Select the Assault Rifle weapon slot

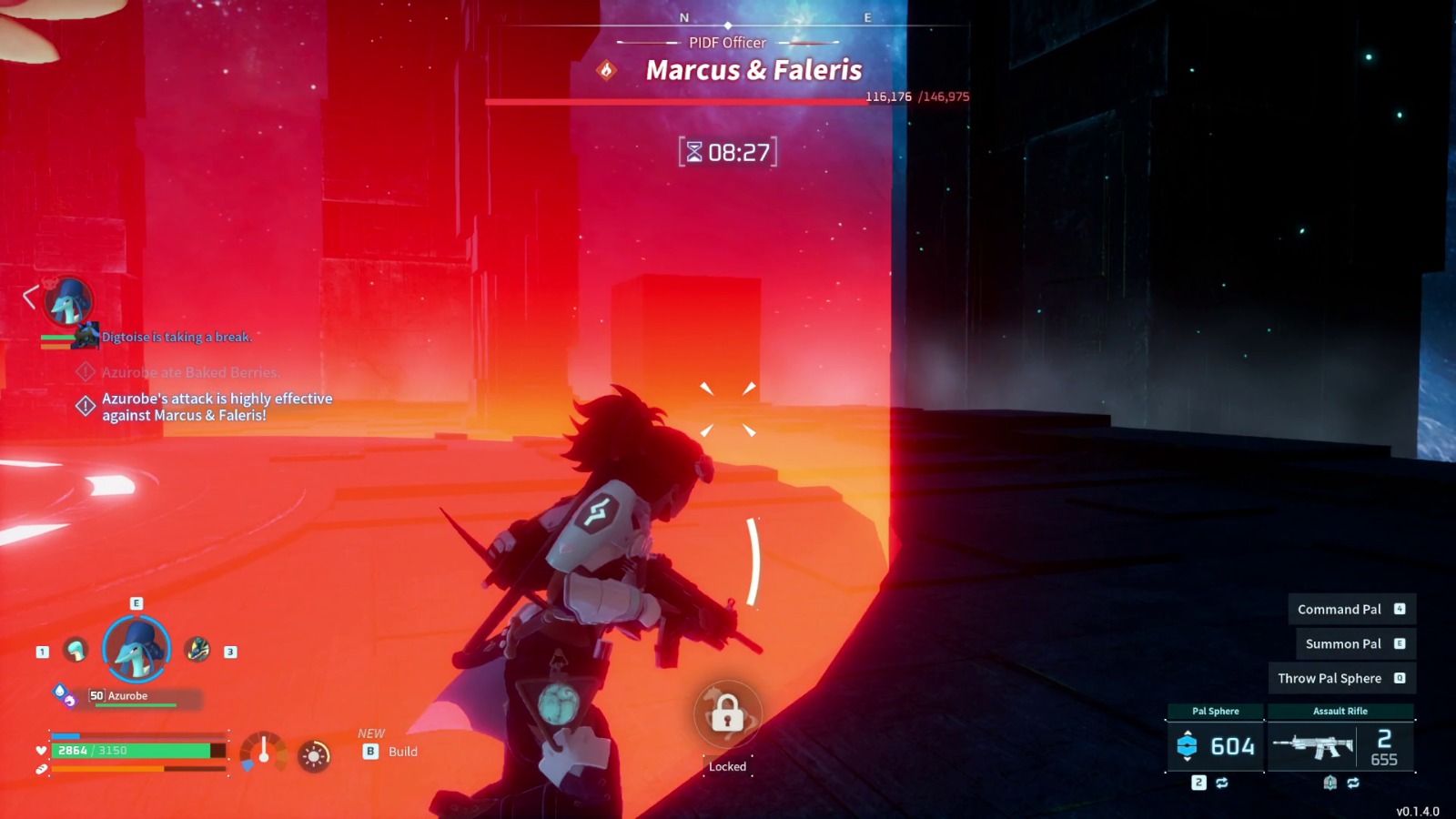point(1340,745)
